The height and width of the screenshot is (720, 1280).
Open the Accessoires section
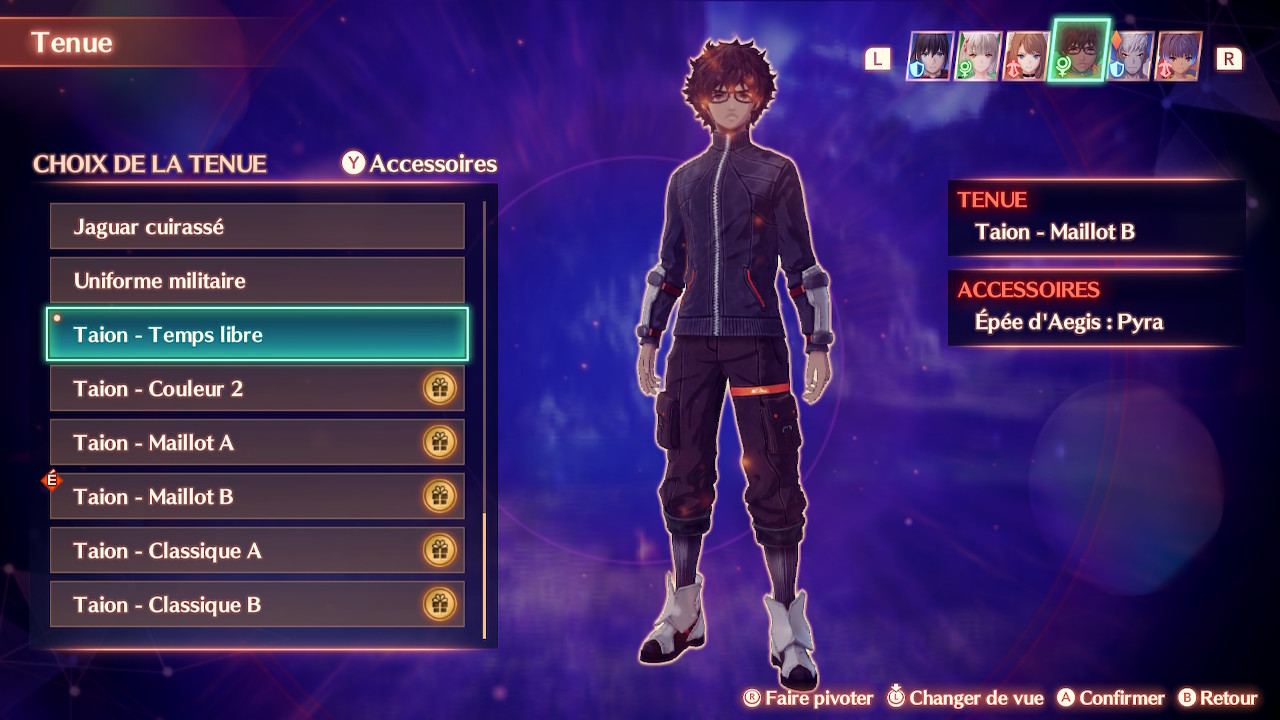[420, 164]
